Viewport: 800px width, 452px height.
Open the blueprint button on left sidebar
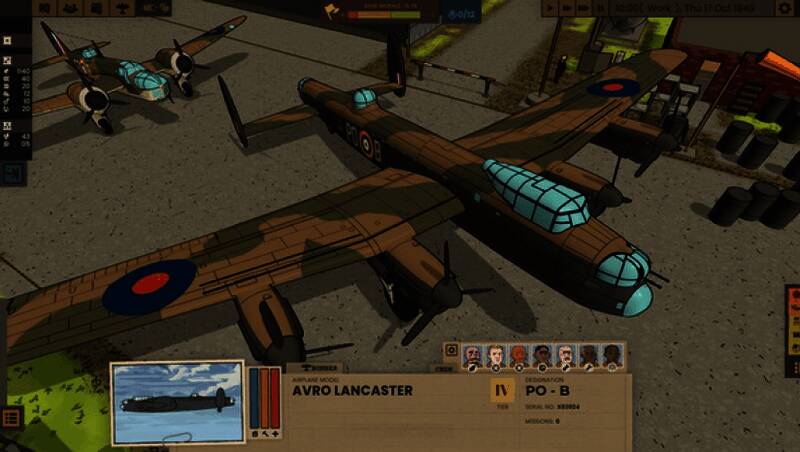tap(12, 173)
